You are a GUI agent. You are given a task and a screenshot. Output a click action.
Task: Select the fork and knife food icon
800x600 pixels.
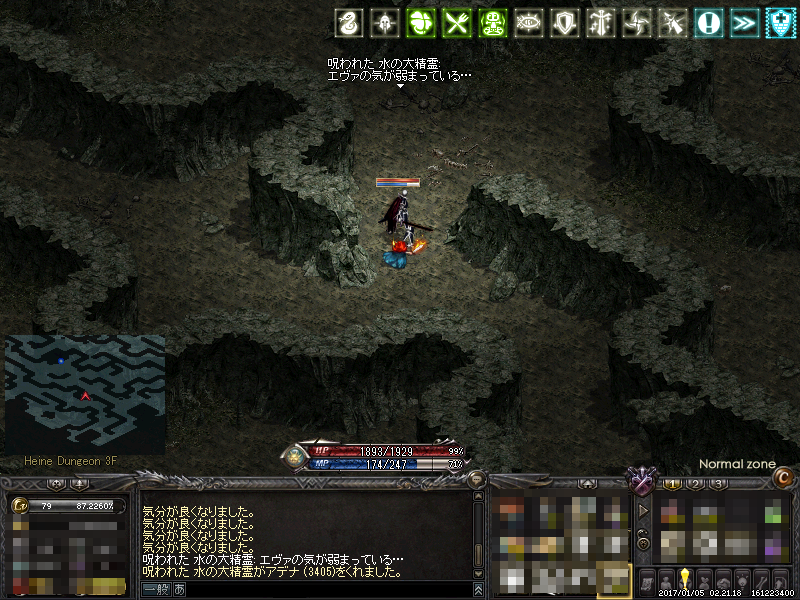coord(457,23)
